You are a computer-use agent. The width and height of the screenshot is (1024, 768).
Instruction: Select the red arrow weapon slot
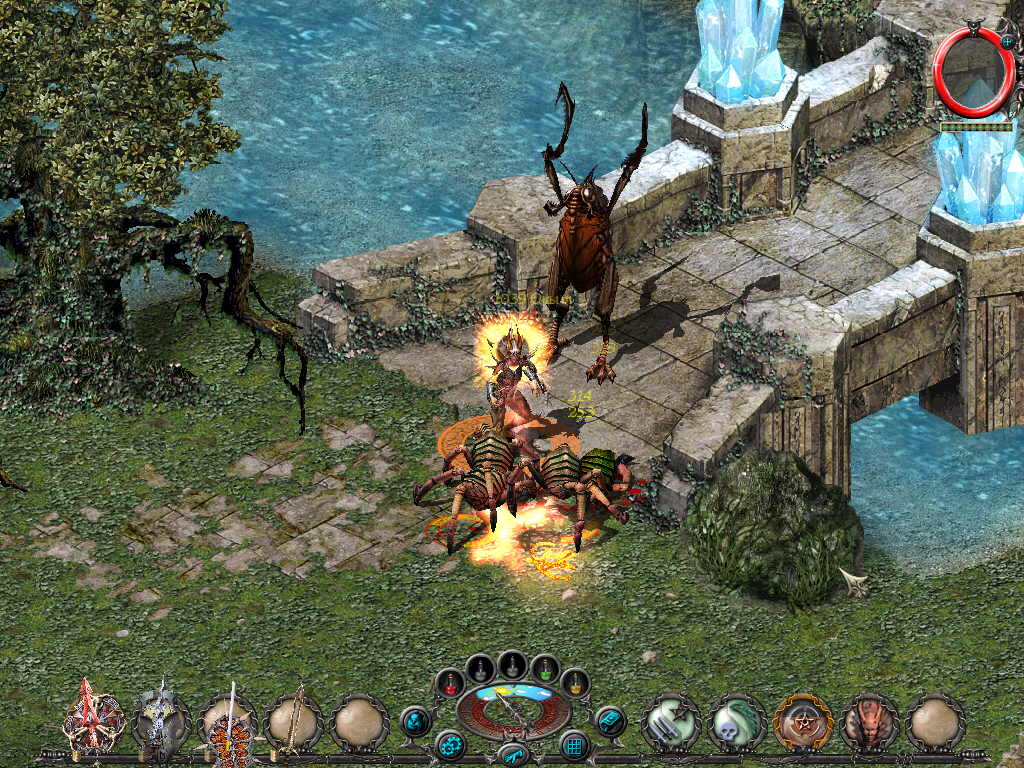(x=94, y=719)
